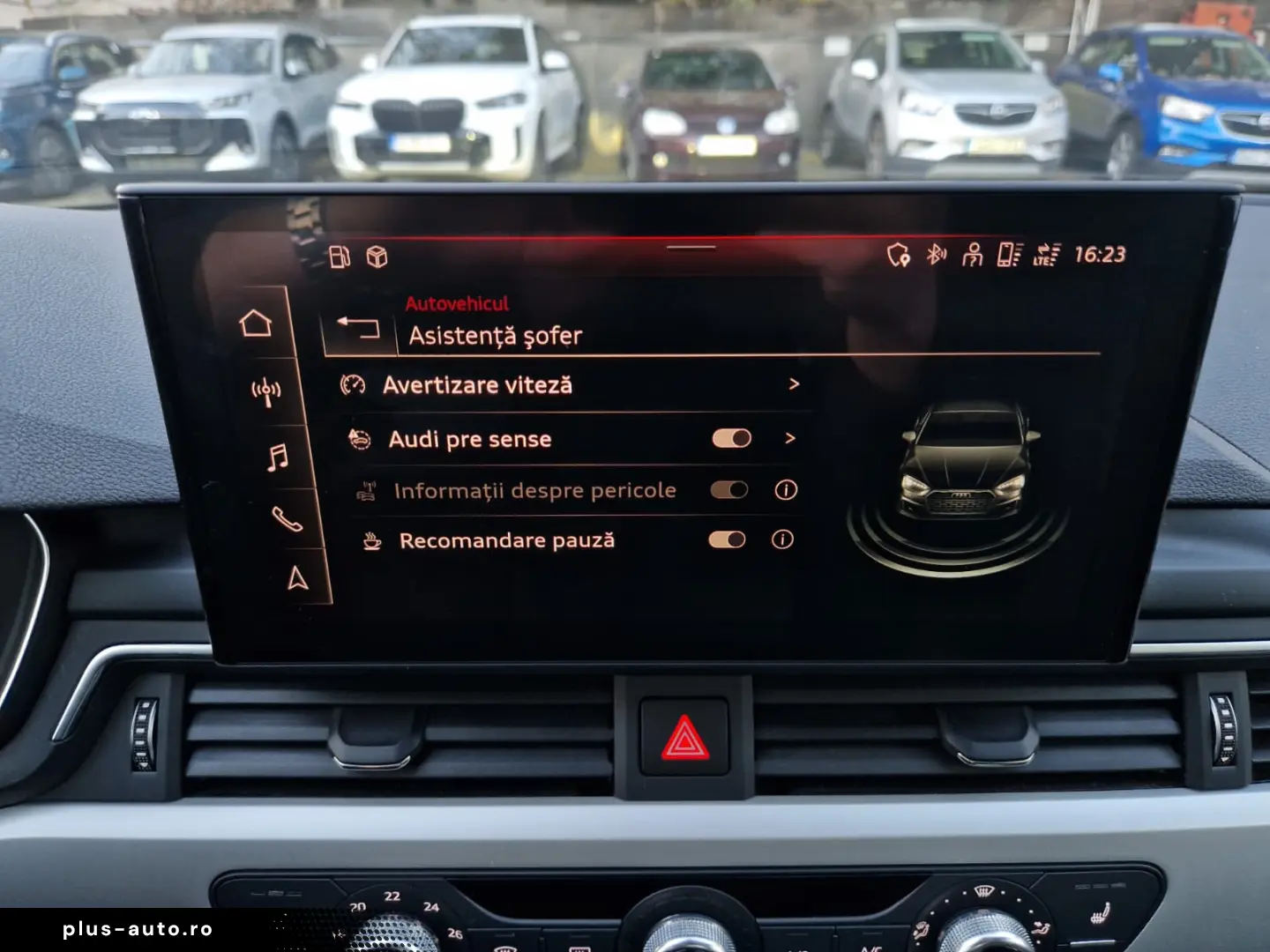Expand Avertizare viteză via its chevron
Viewport: 1270px width, 952px height.
[x=793, y=384]
